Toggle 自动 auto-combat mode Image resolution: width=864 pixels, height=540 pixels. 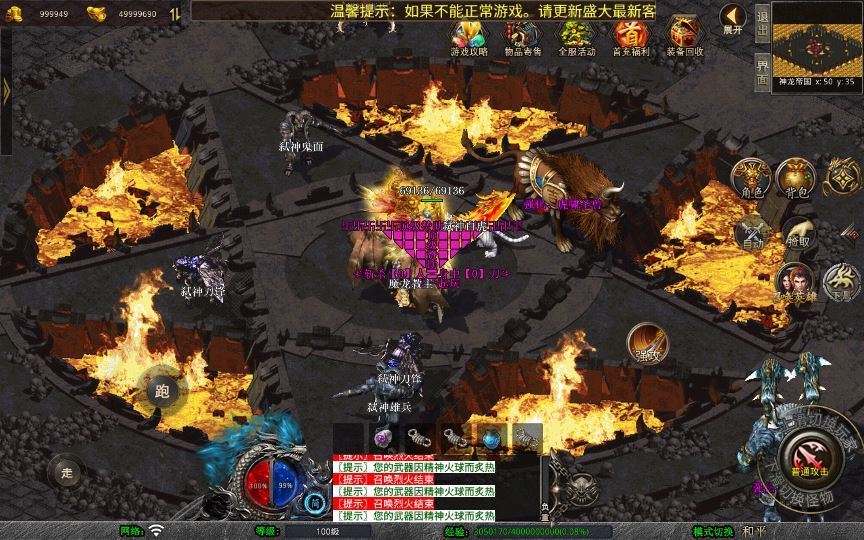pyautogui.click(x=750, y=233)
